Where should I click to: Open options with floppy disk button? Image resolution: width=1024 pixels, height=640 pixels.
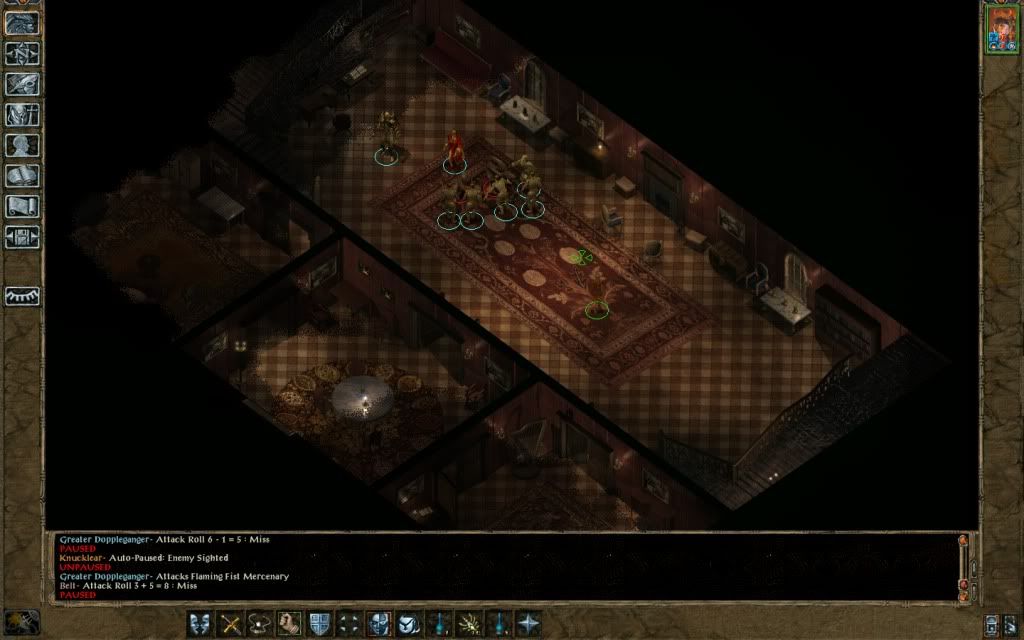(x=22, y=237)
